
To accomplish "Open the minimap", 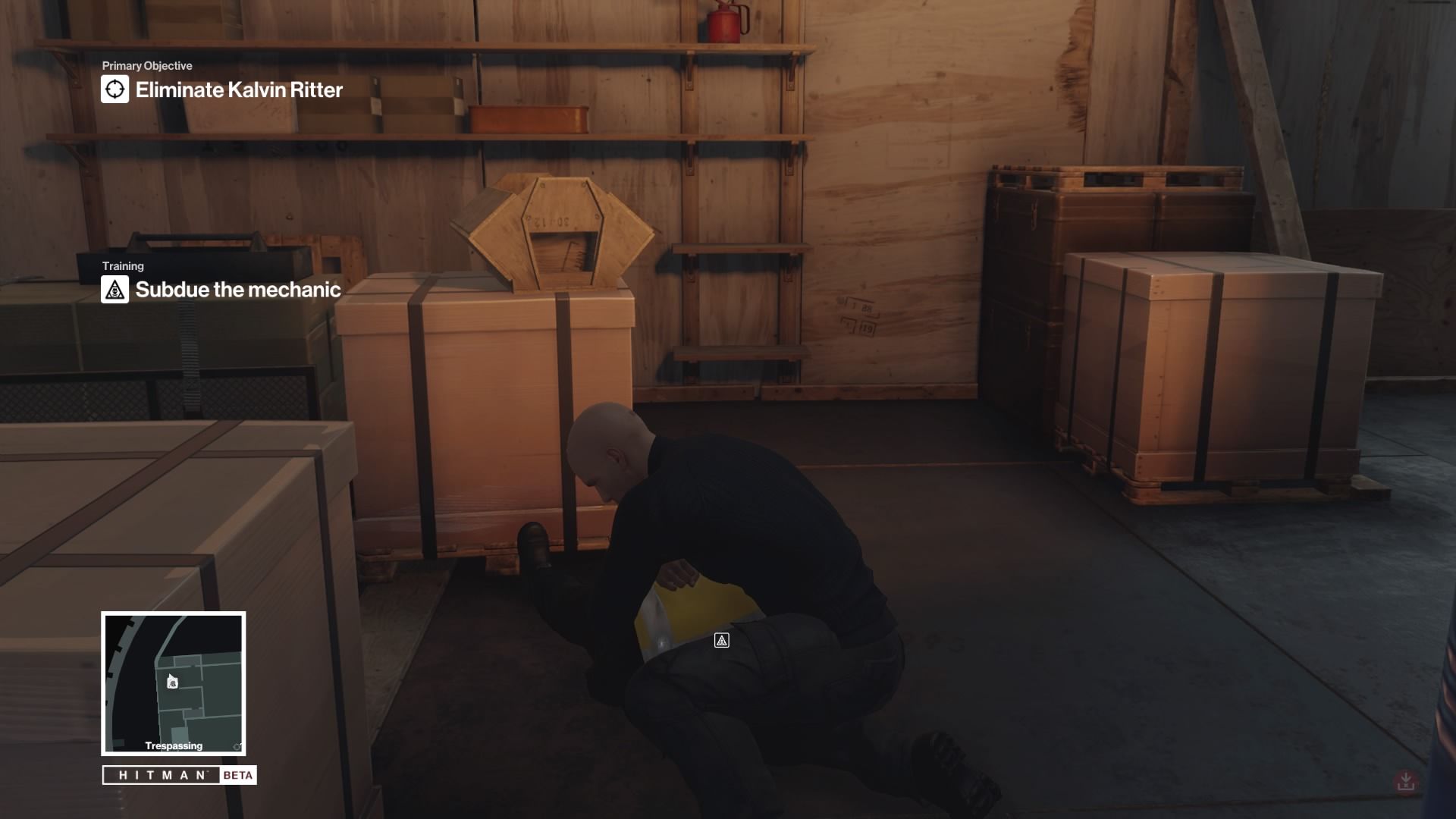I will tap(174, 683).
